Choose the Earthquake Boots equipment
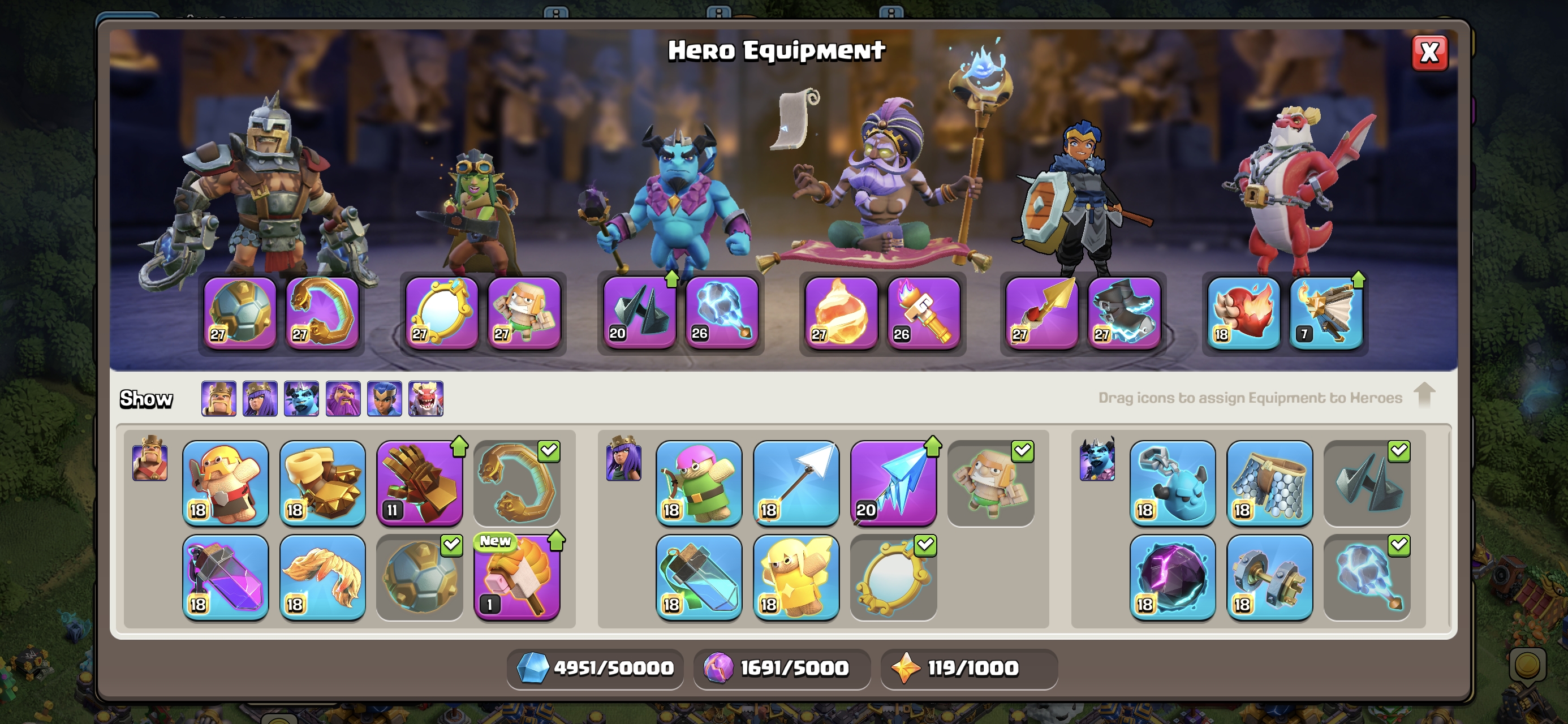This screenshot has width=1568, height=724. point(322,482)
